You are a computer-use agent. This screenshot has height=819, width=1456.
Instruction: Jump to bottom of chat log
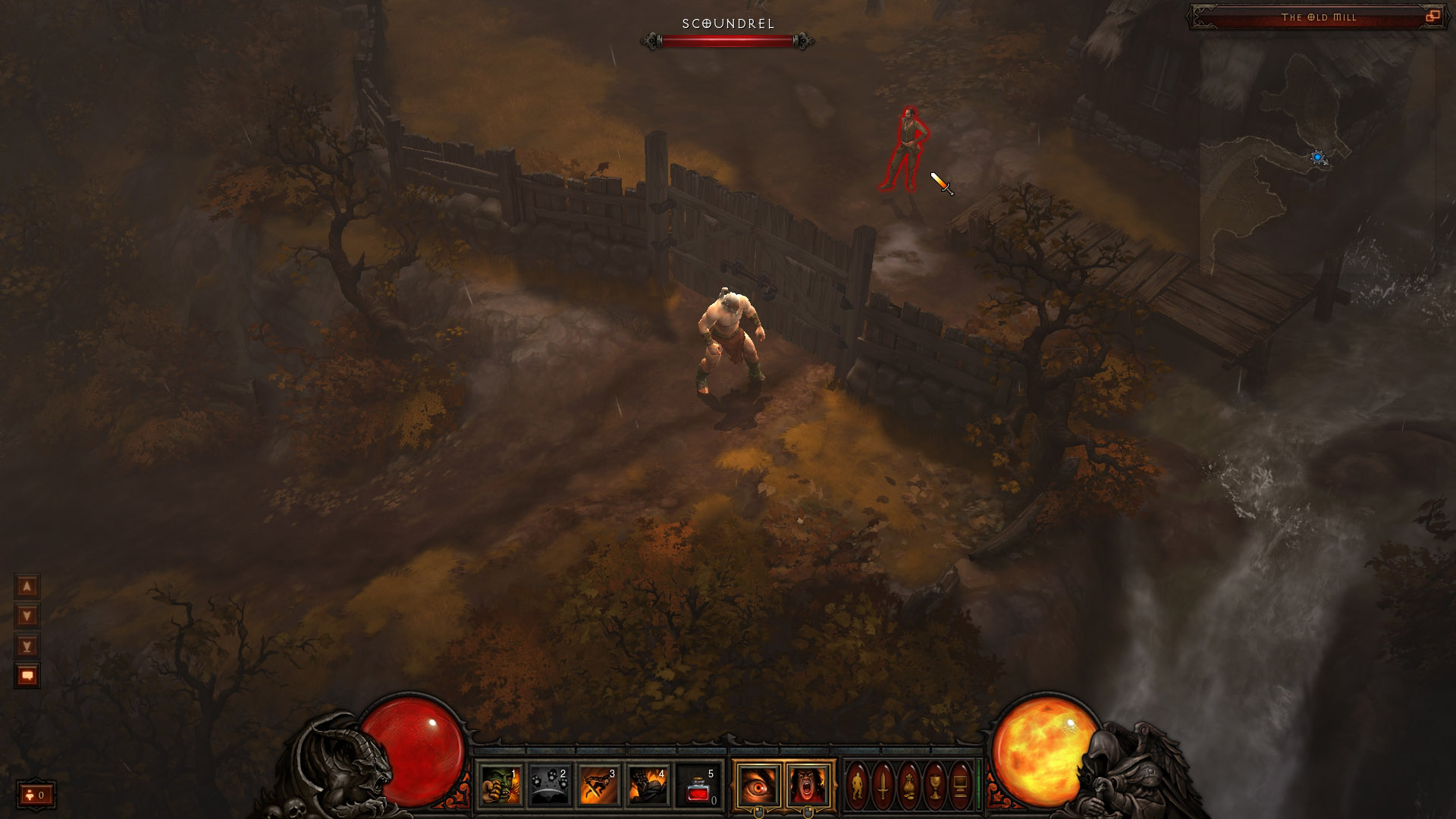coord(27,646)
